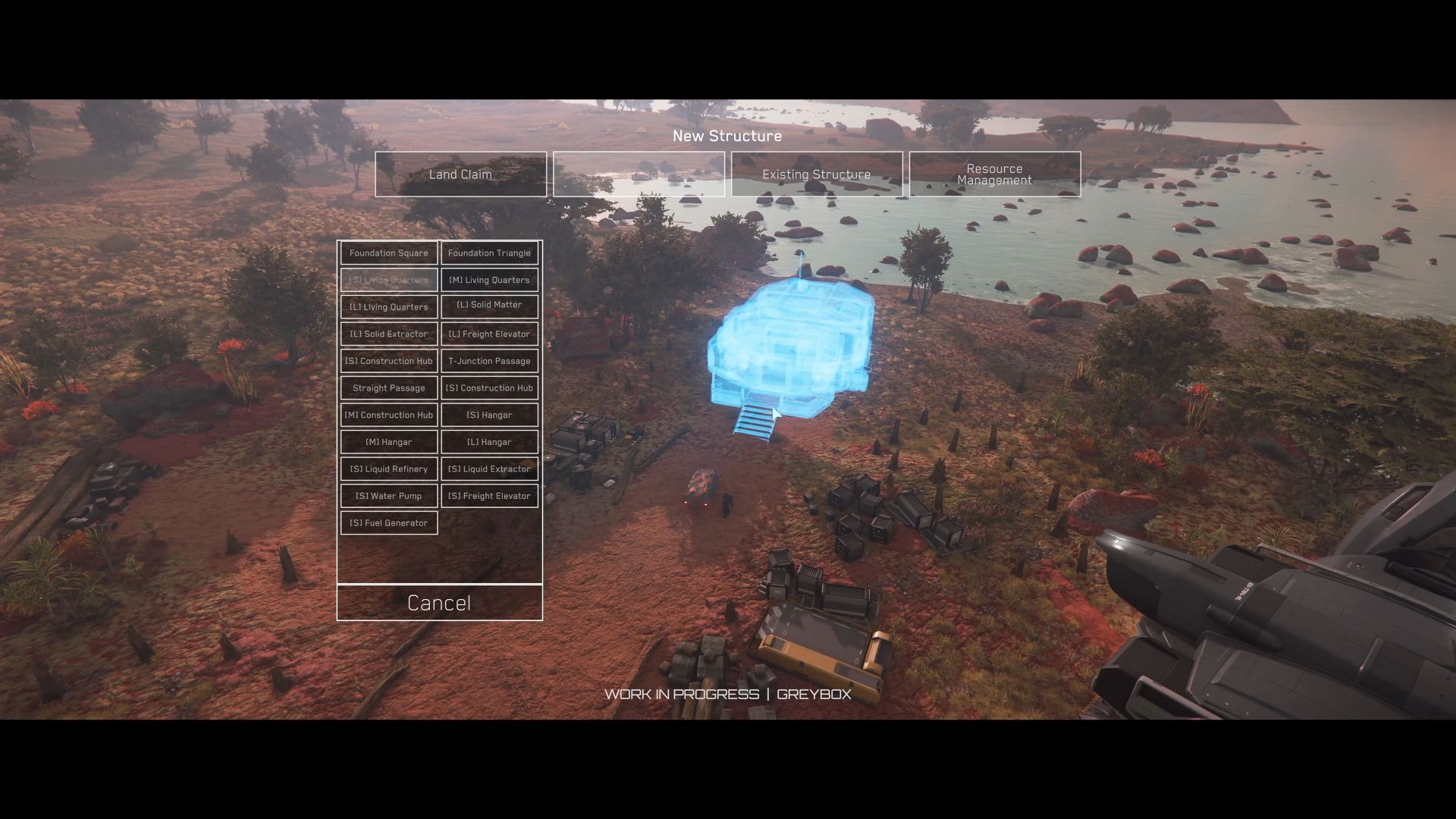Screen dimensions: 1456x819
Task: Select [M] Construction Hub
Action: pos(388,415)
